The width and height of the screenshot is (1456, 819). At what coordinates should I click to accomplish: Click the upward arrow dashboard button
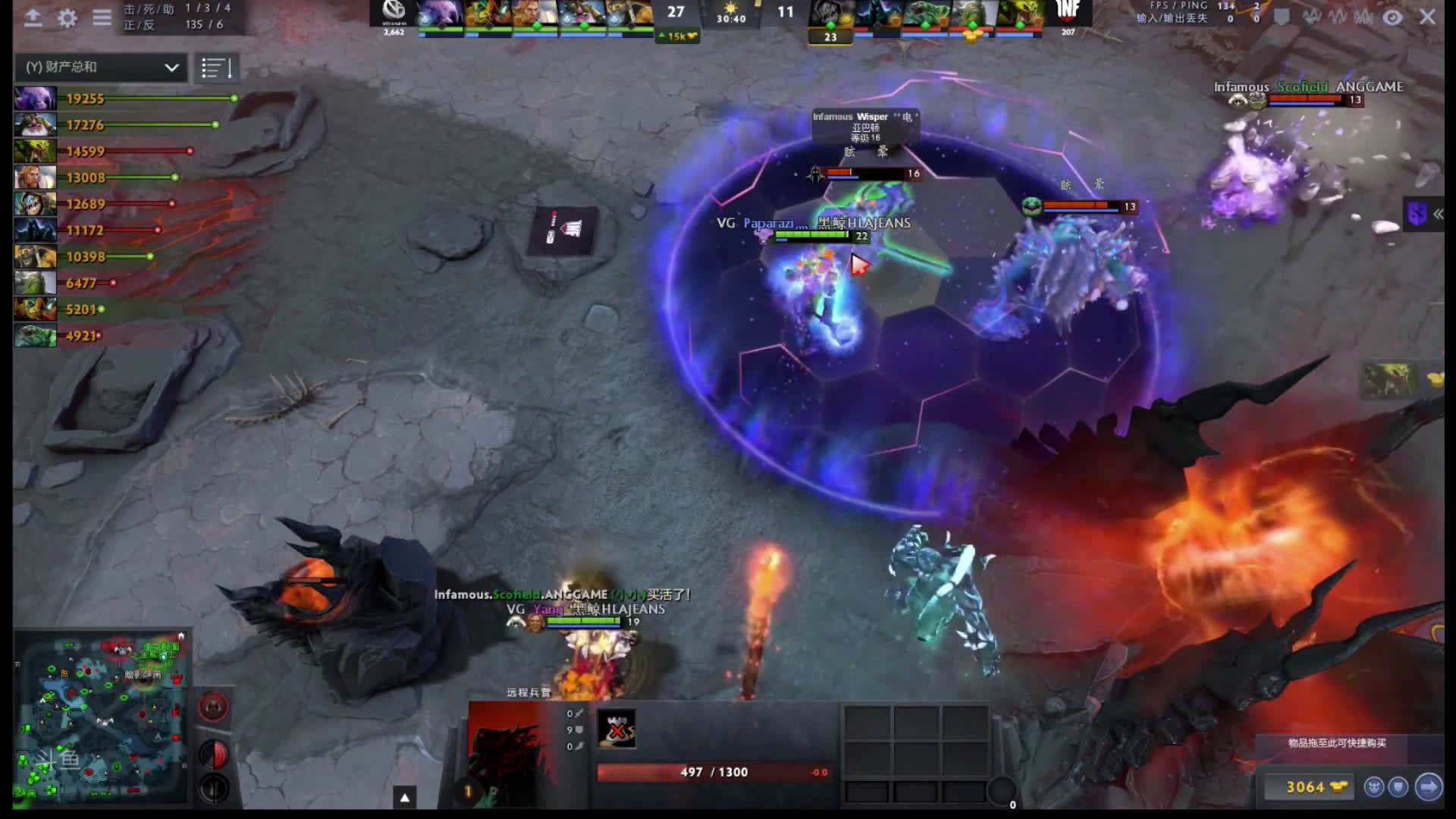coord(33,17)
